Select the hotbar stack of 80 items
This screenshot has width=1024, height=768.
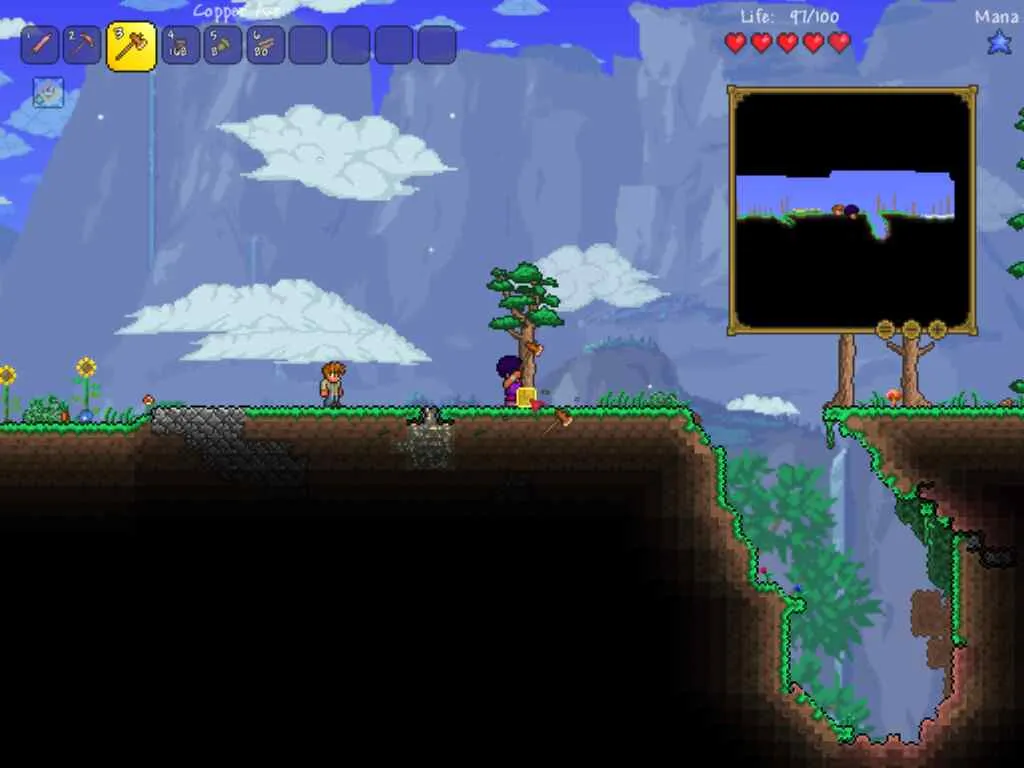[266, 45]
